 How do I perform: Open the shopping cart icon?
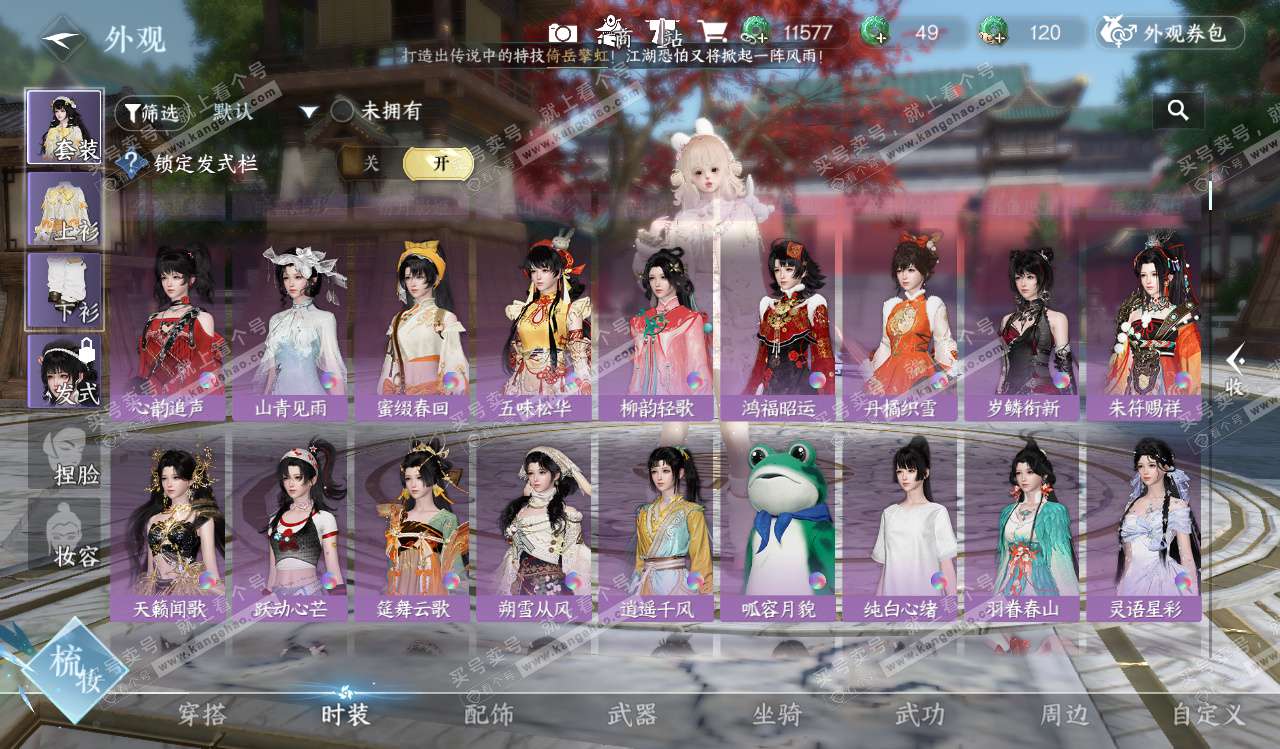(x=712, y=33)
